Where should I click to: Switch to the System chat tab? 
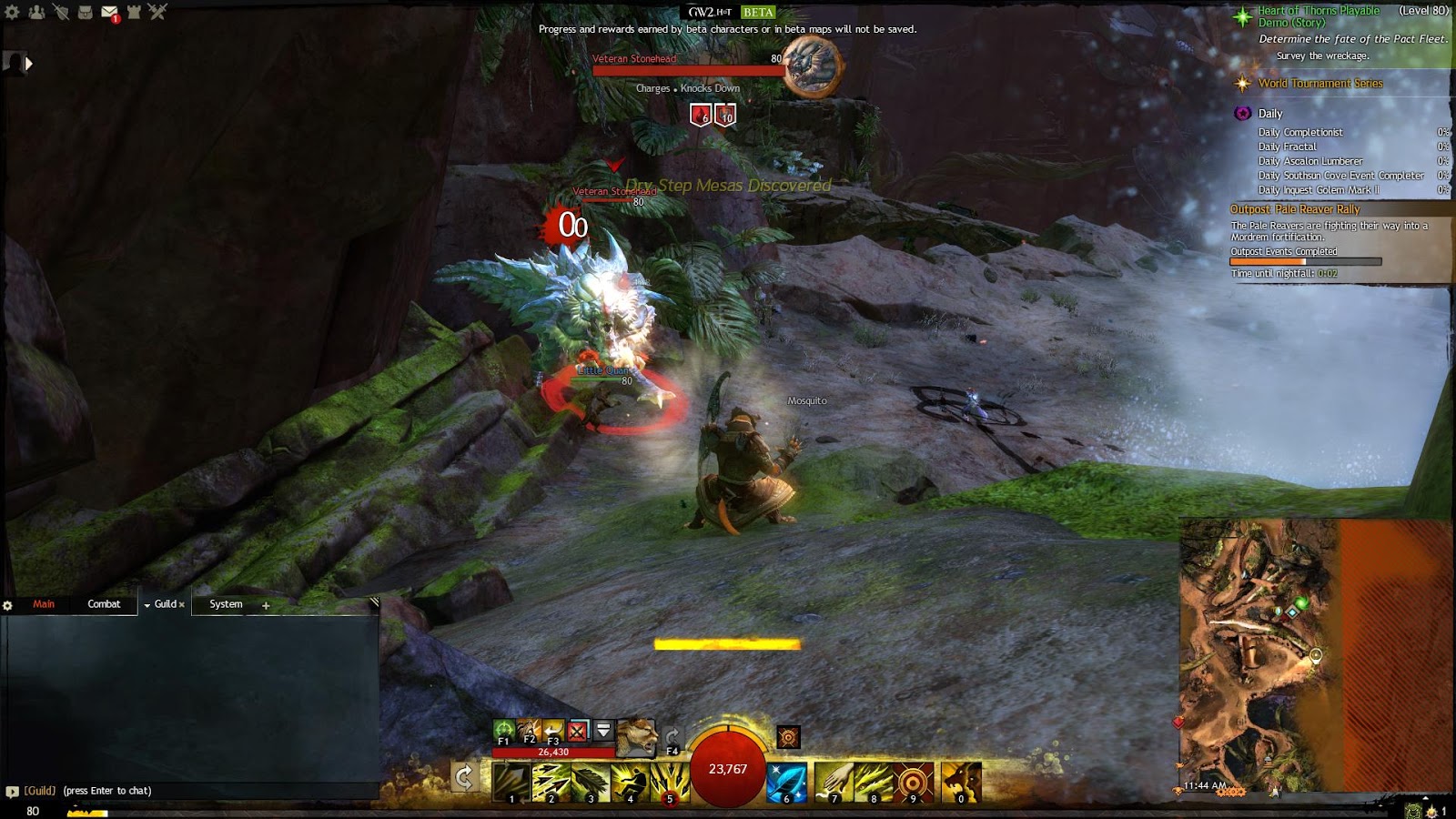tap(226, 604)
